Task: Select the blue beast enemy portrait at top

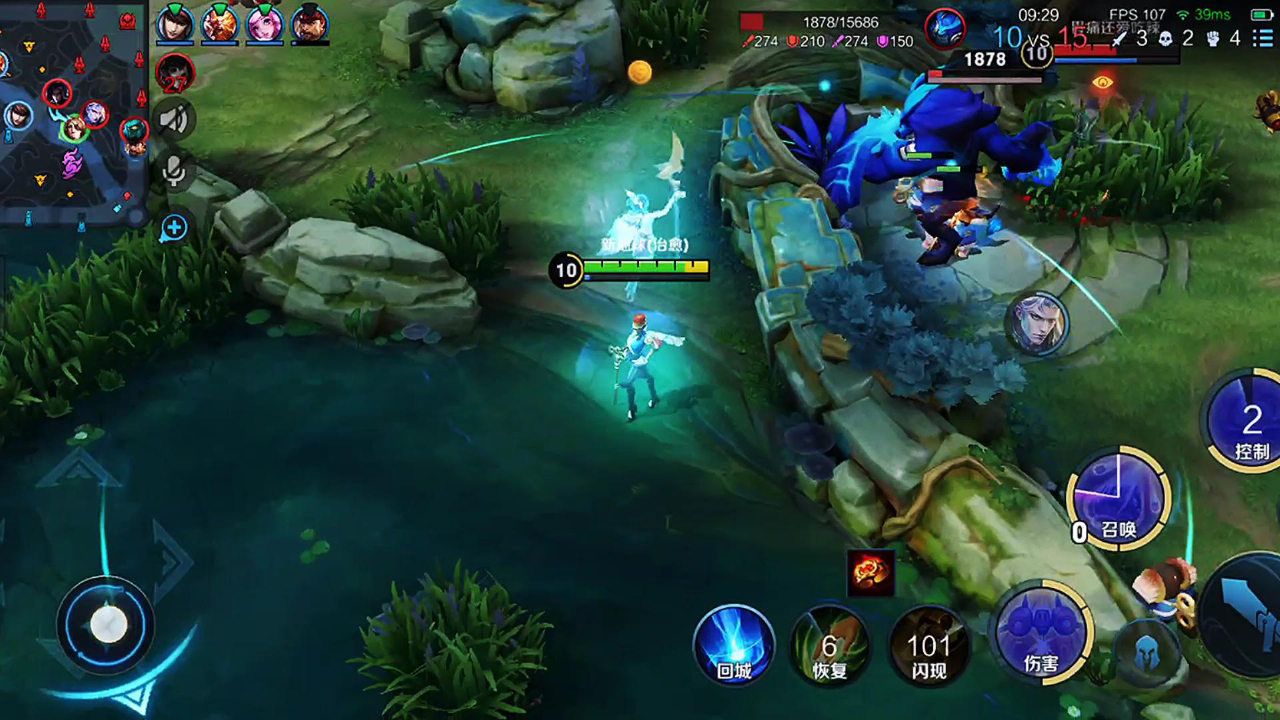Action: [x=944, y=29]
